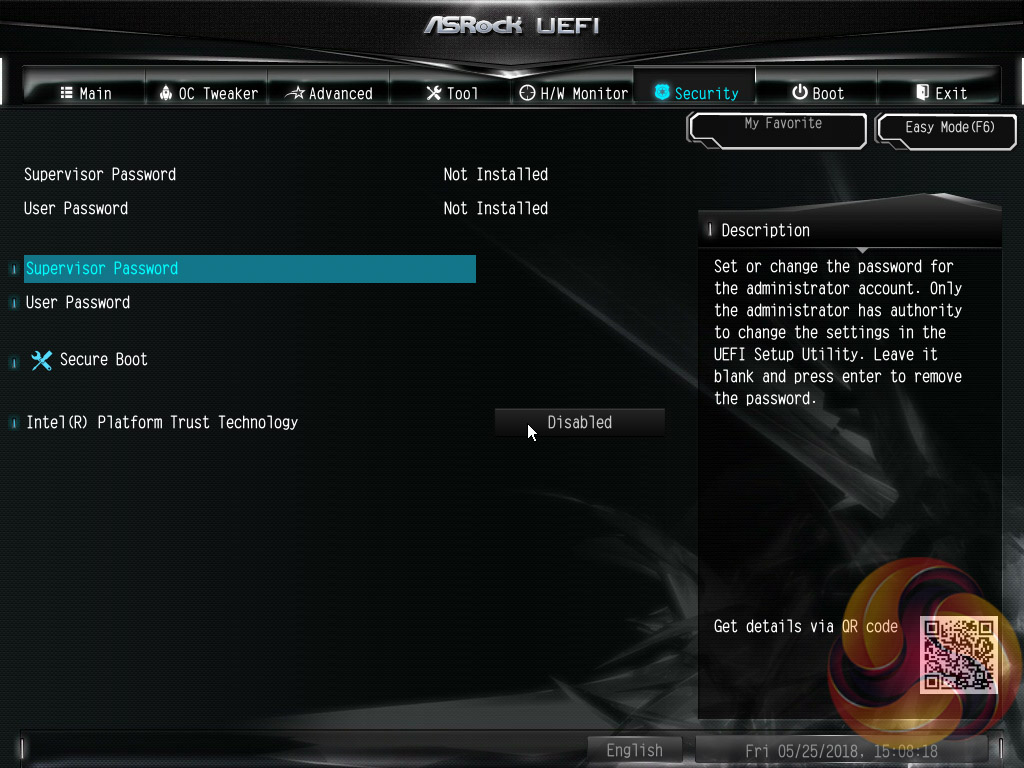1024x768 pixels.
Task: Change the English language setting
Action: [x=634, y=750]
